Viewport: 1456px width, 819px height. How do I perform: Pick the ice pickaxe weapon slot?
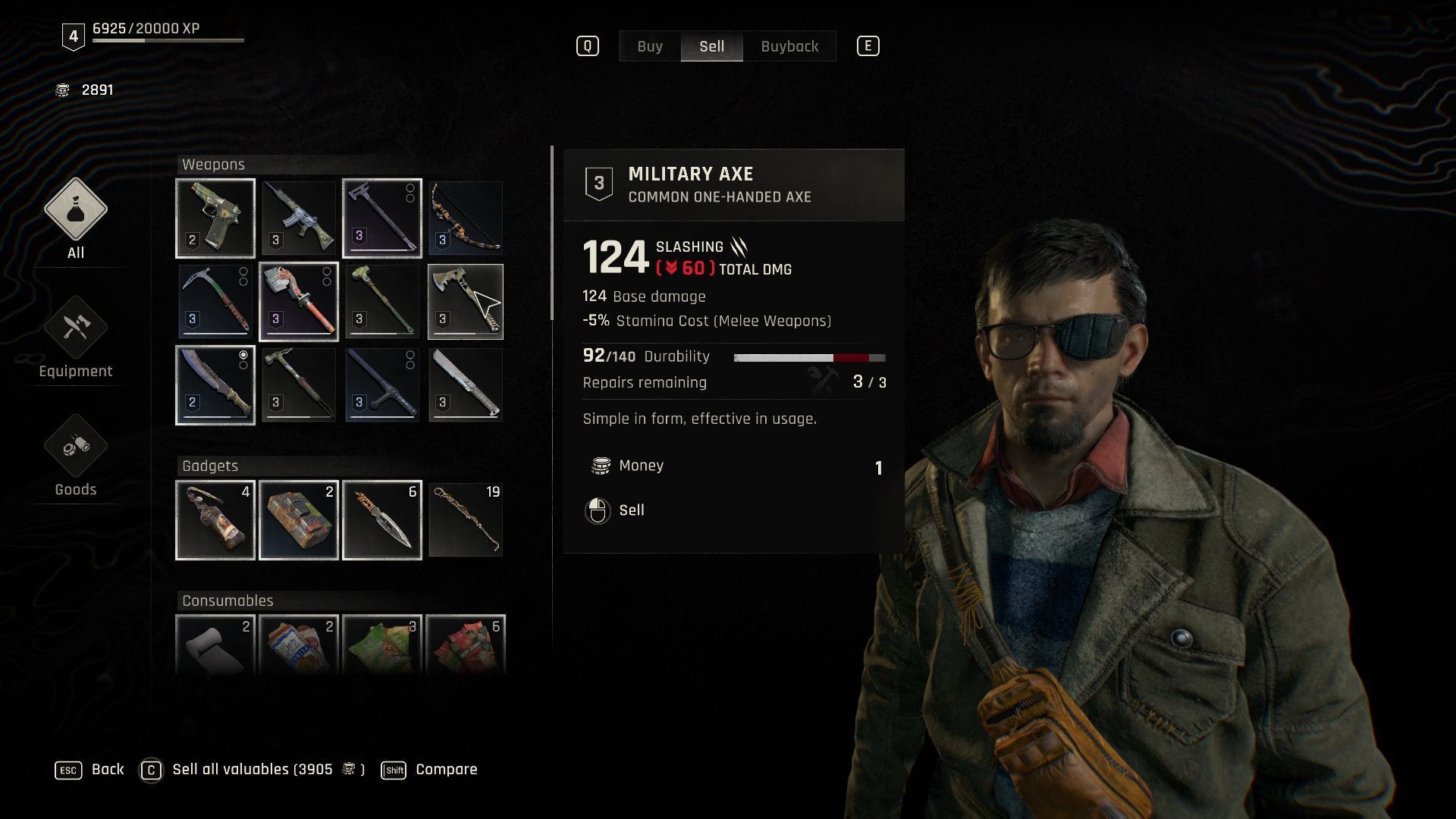click(x=215, y=302)
